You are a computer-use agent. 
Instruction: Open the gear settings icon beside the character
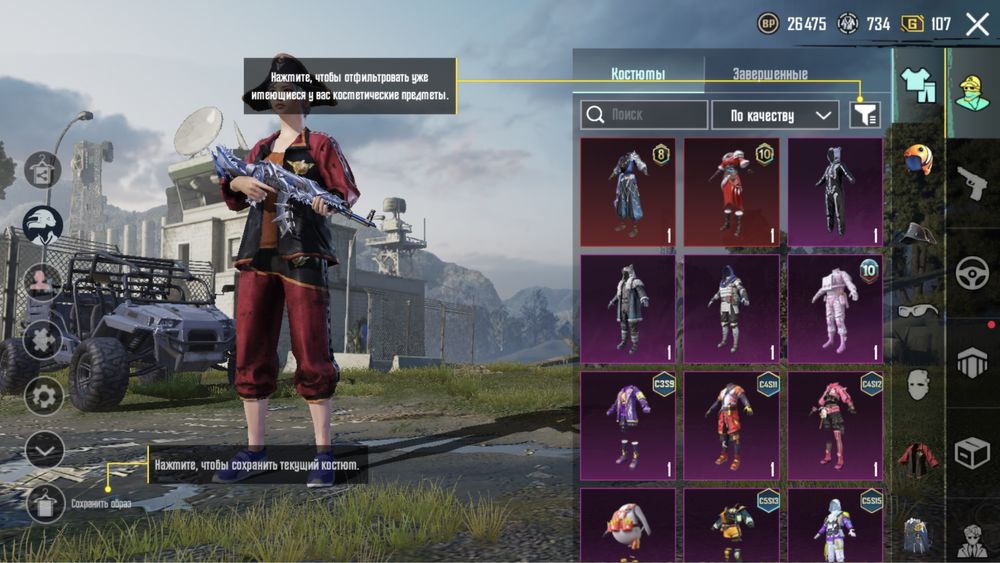(x=44, y=396)
